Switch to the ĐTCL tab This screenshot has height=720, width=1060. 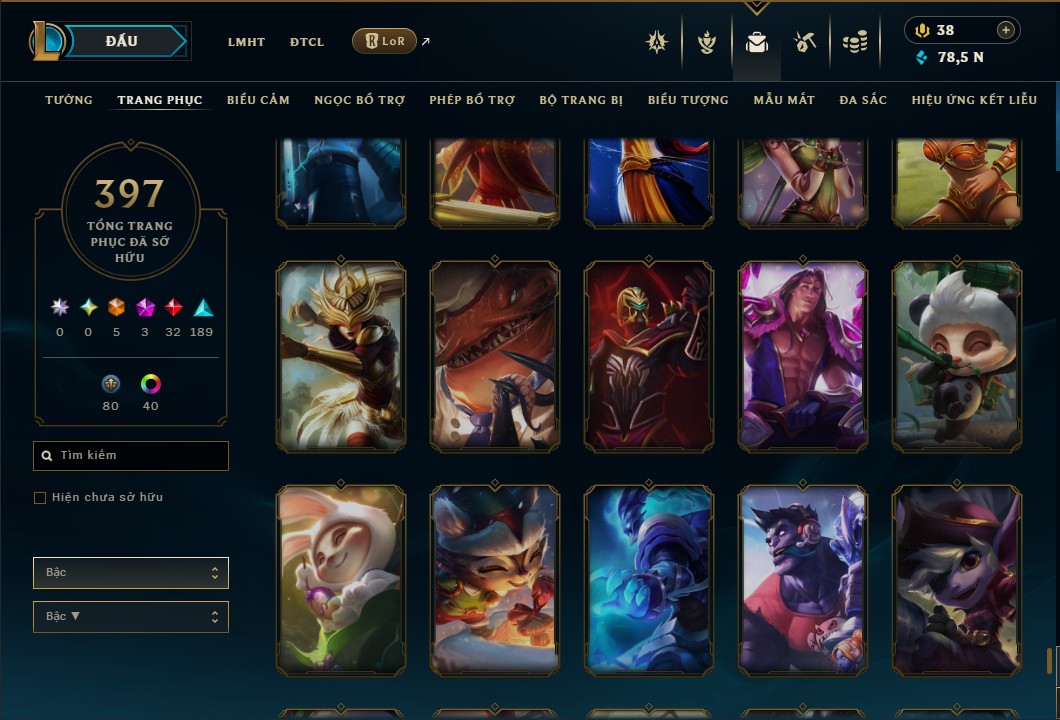coord(307,42)
